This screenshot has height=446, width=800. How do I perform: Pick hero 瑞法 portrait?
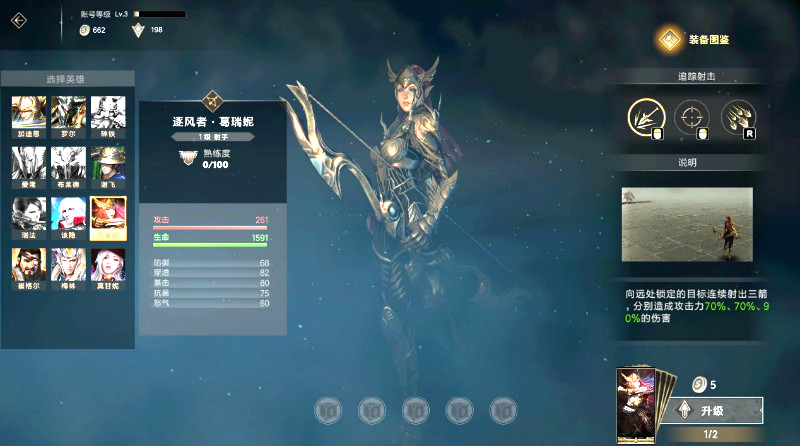tap(28, 214)
